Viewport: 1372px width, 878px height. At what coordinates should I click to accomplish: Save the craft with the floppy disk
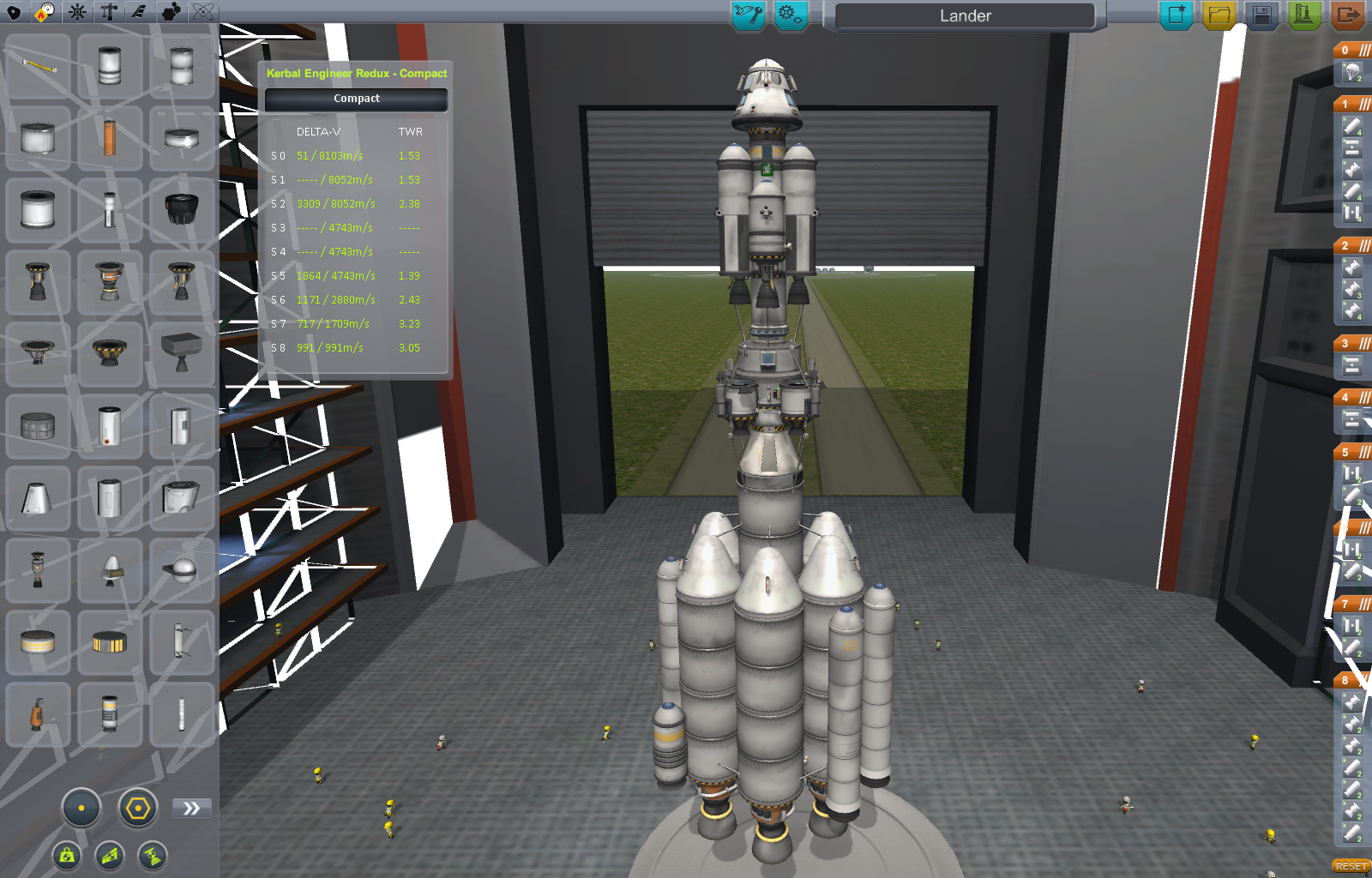pyautogui.click(x=1261, y=15)
